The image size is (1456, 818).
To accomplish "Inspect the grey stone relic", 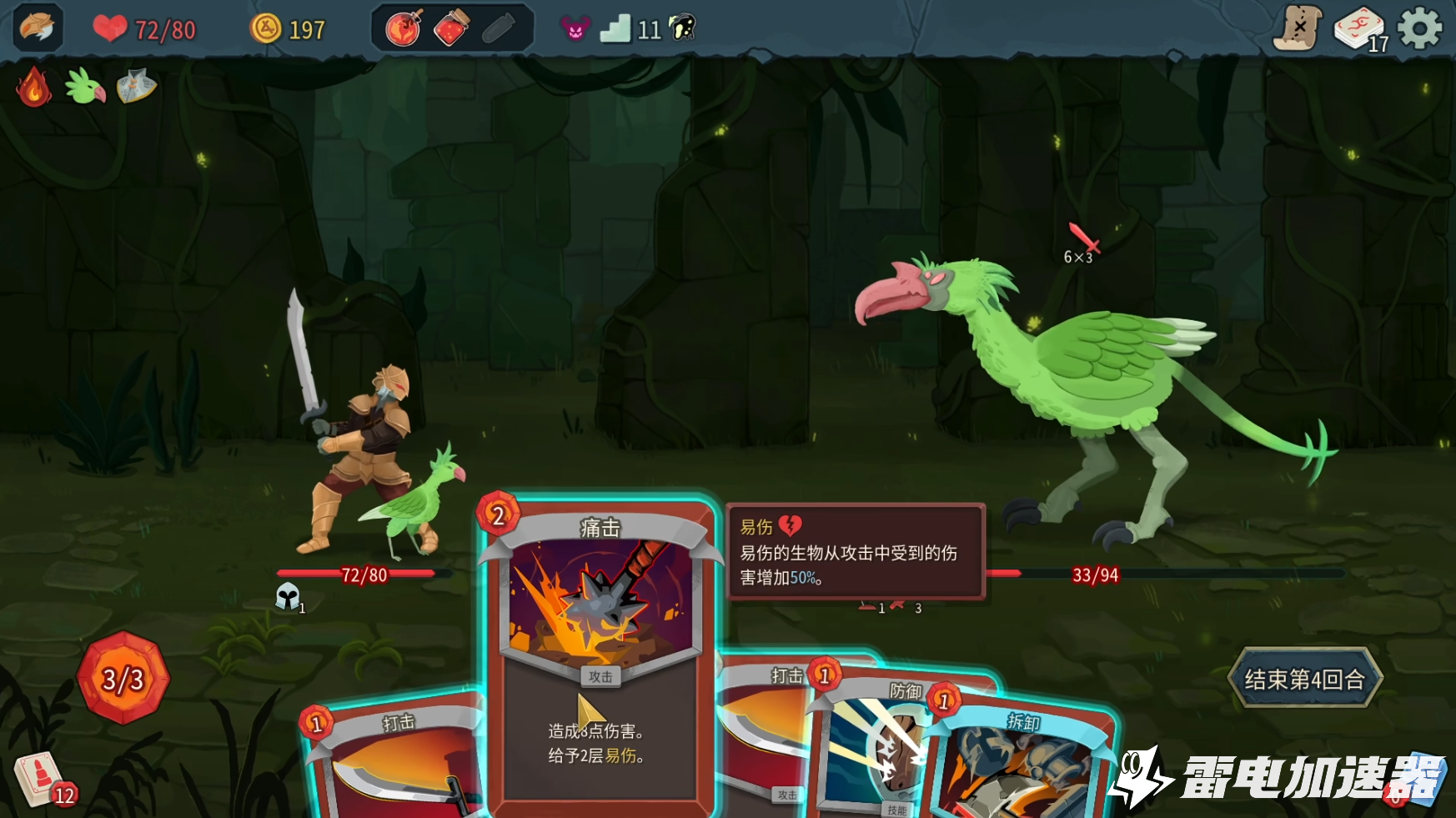I will [137, 87].
